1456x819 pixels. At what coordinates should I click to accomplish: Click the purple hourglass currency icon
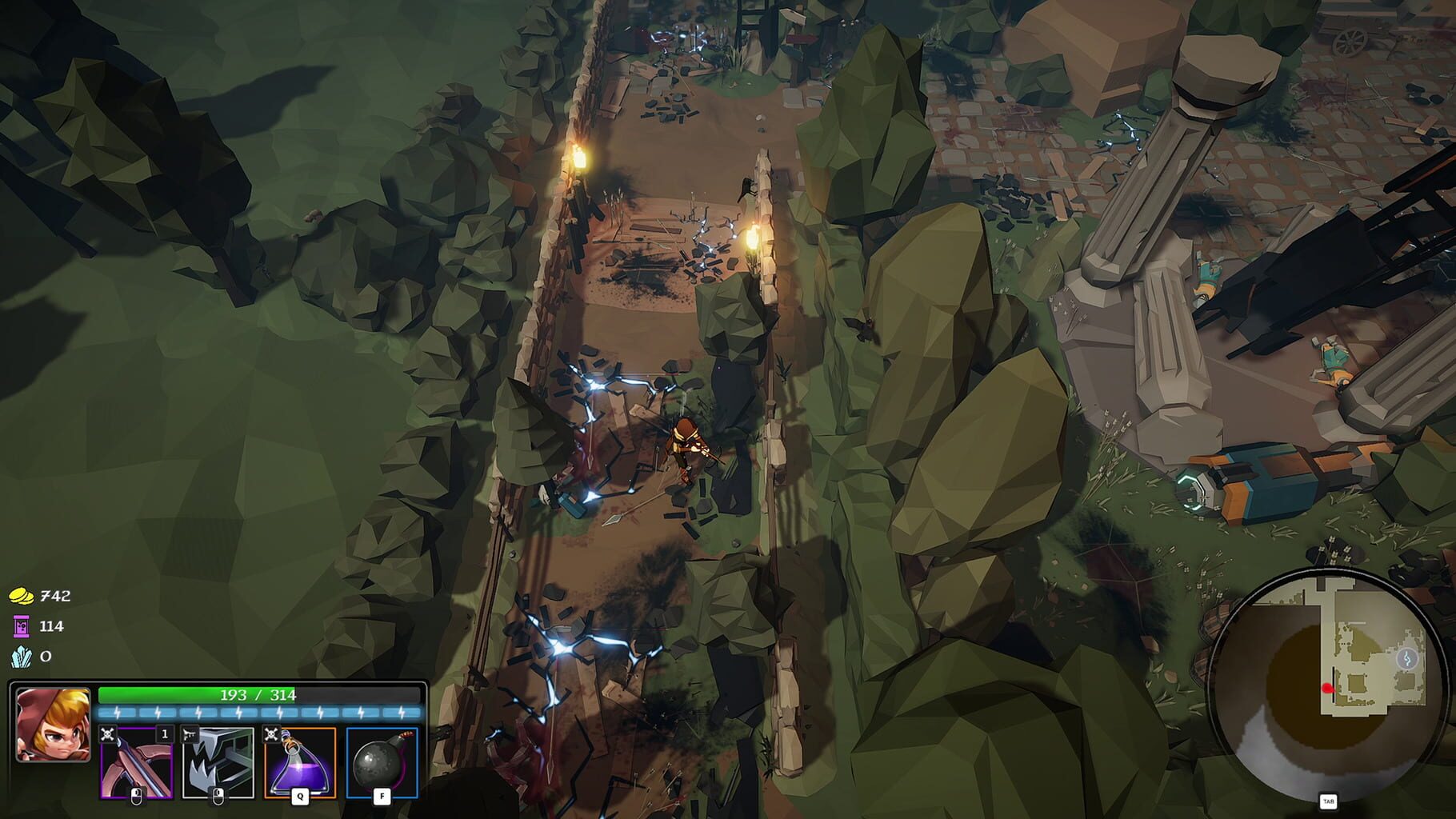[x=21, y=626]
